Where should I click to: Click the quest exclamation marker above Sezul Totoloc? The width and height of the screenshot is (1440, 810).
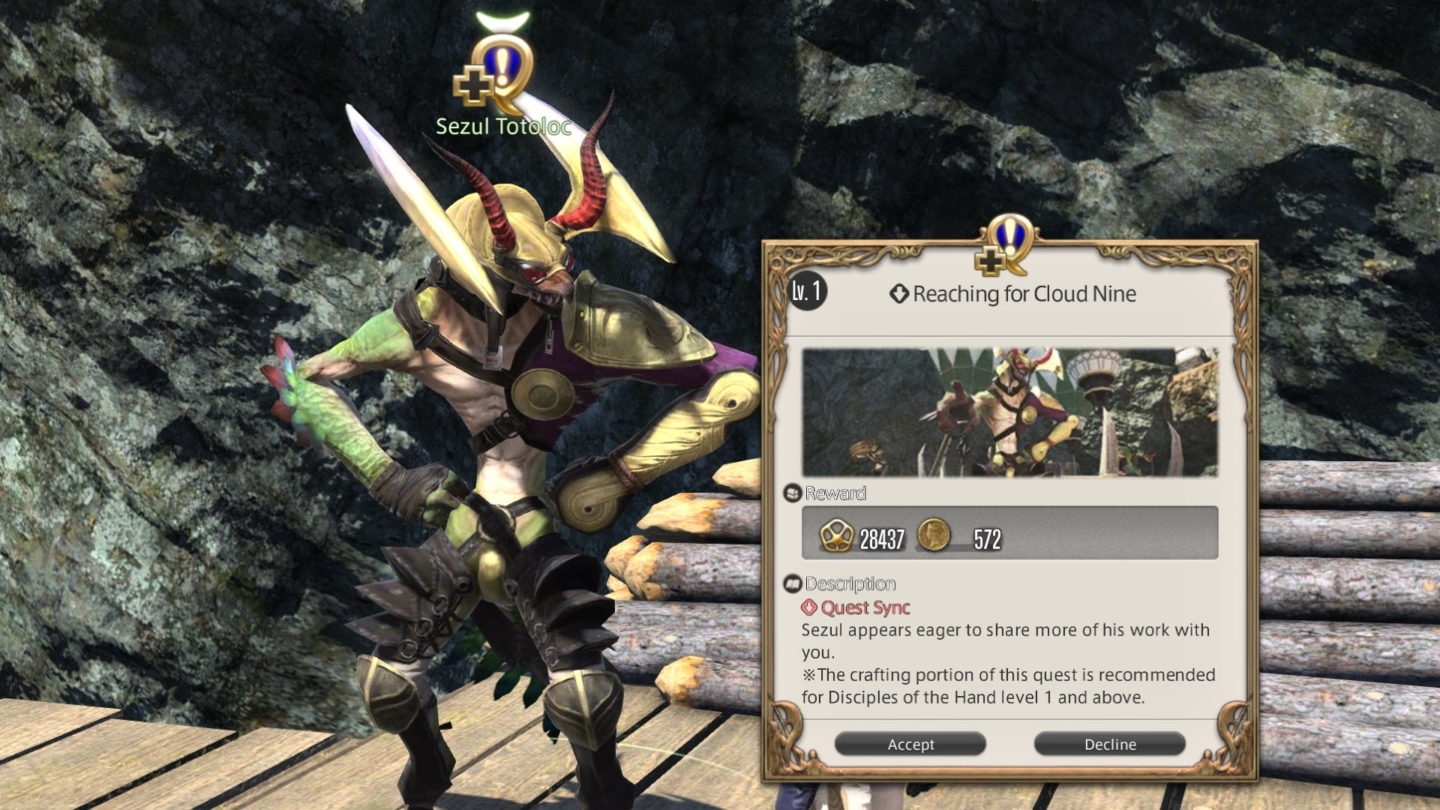click(x=502, y=67)
